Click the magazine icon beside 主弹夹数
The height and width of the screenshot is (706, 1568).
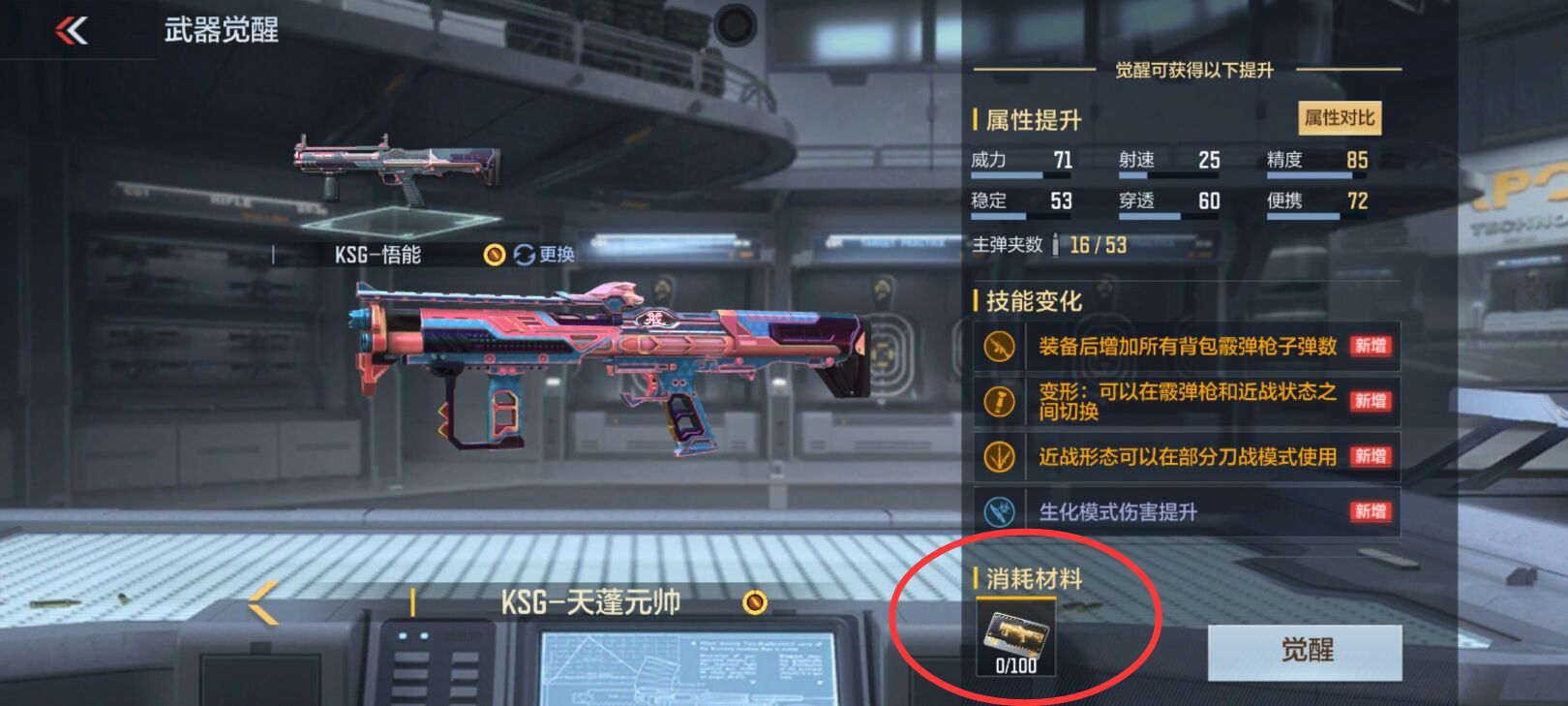(x=1058, y=246)
